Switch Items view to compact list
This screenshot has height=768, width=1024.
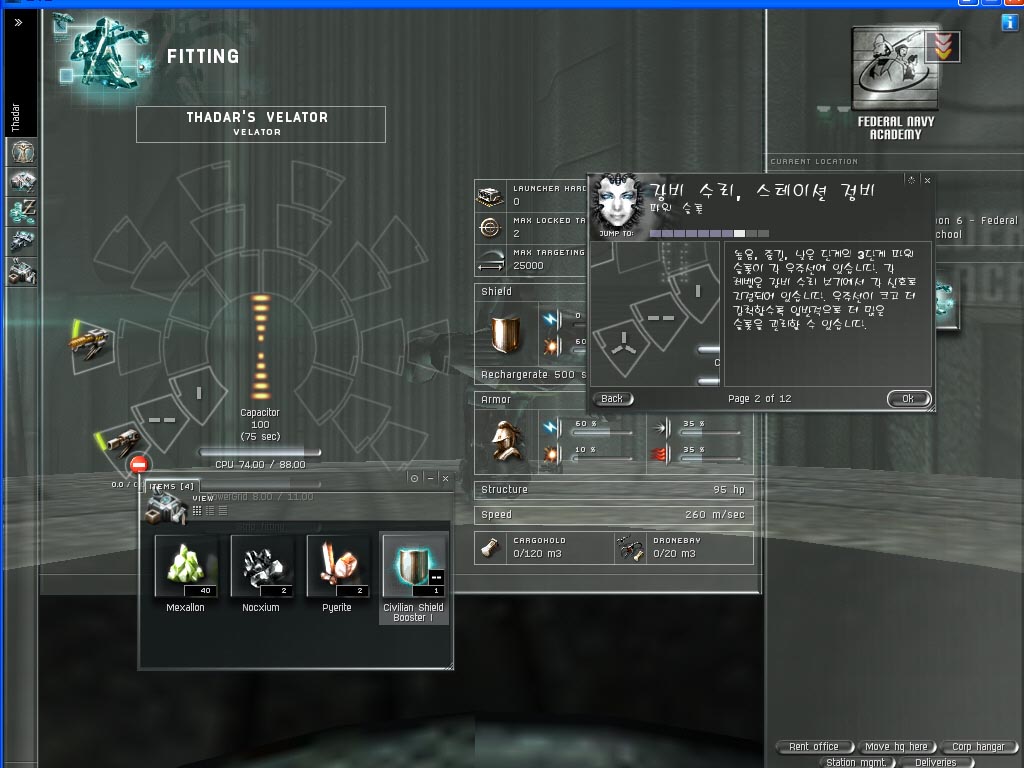[x=222, y=510]
